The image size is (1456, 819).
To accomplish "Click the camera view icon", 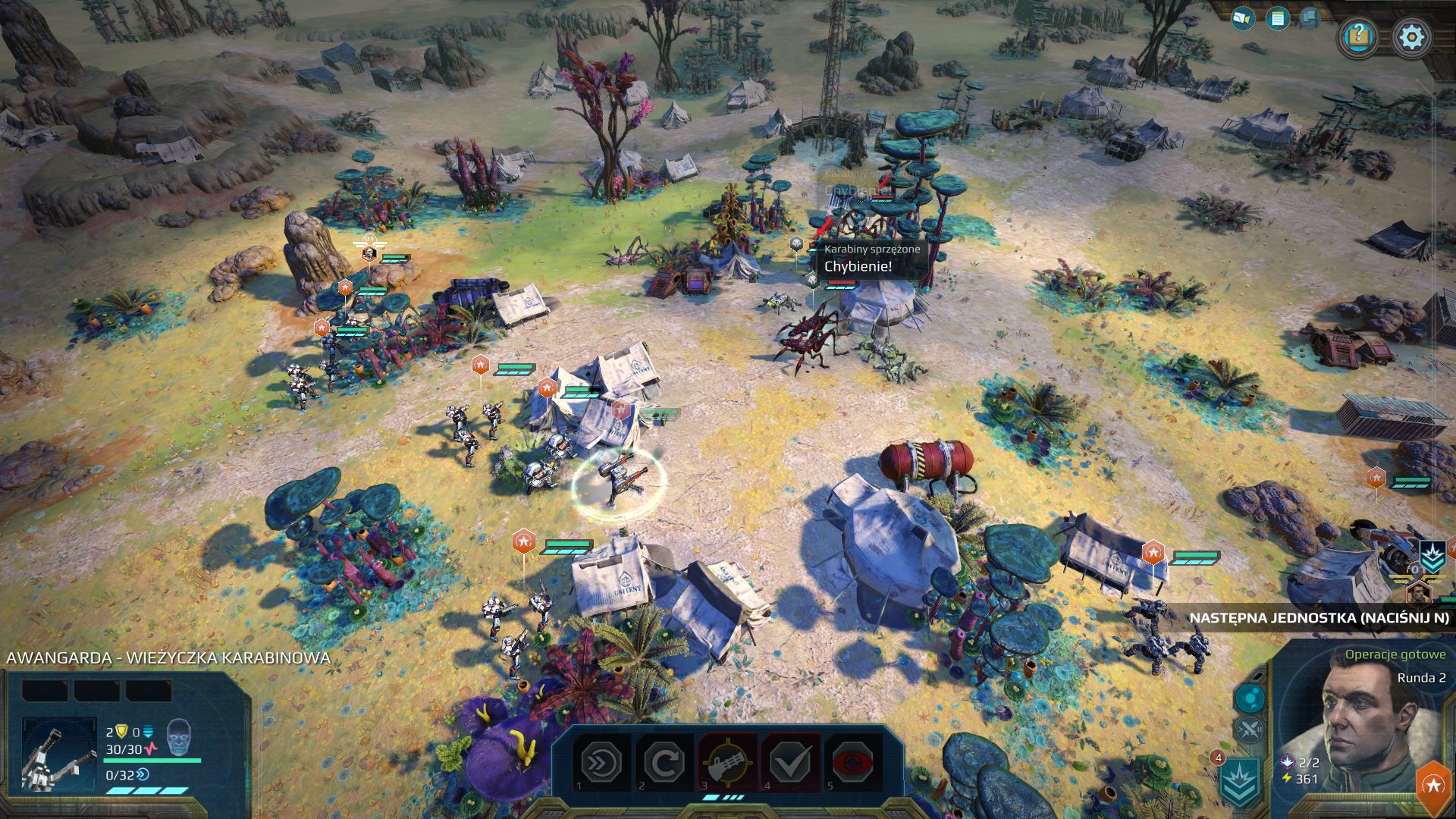I will [x=1242, y=18].
